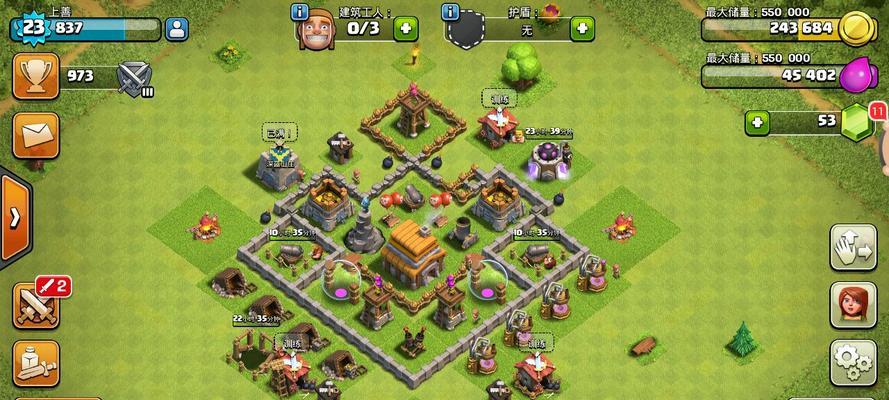This screenshot has height=400, width=889.
Task: Expand the orange side arrow panel
Action: point(14,218)
